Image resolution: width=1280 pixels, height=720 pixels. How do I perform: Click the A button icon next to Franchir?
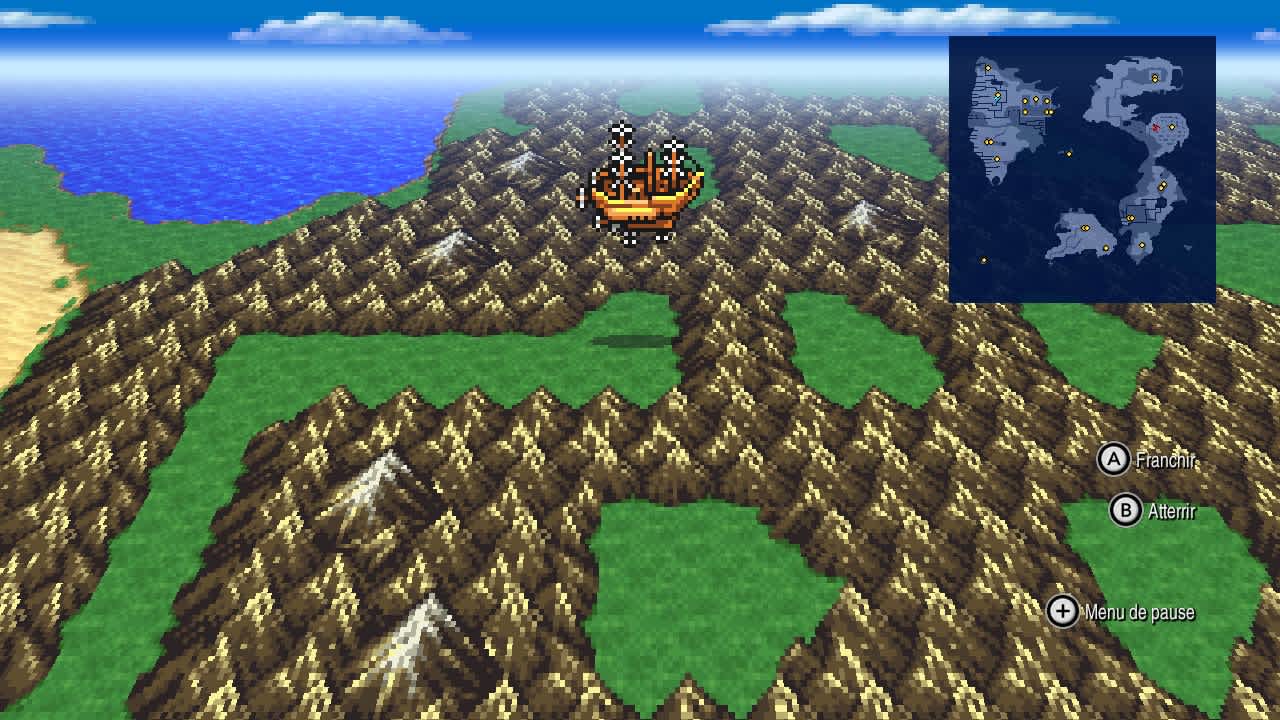pos(1117,462)
